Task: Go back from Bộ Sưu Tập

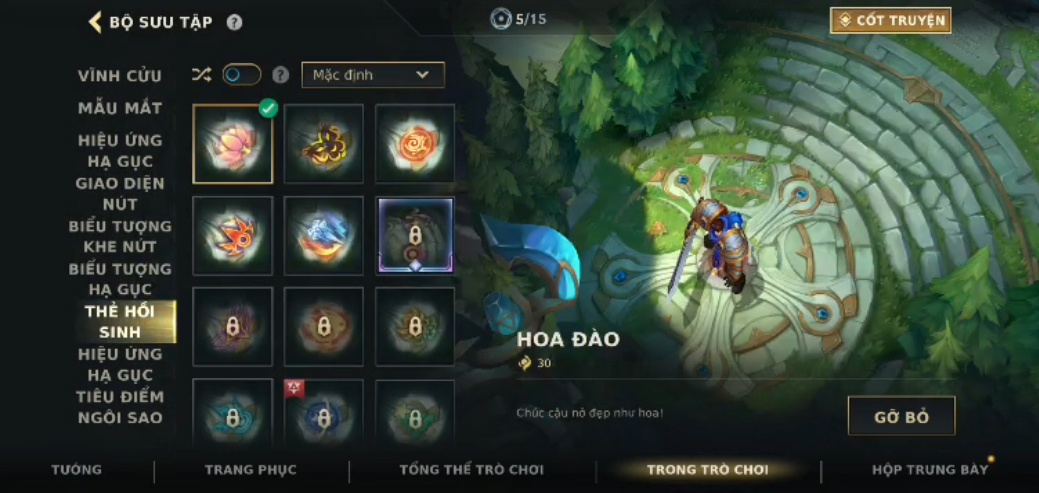Action: coord(97,22)
